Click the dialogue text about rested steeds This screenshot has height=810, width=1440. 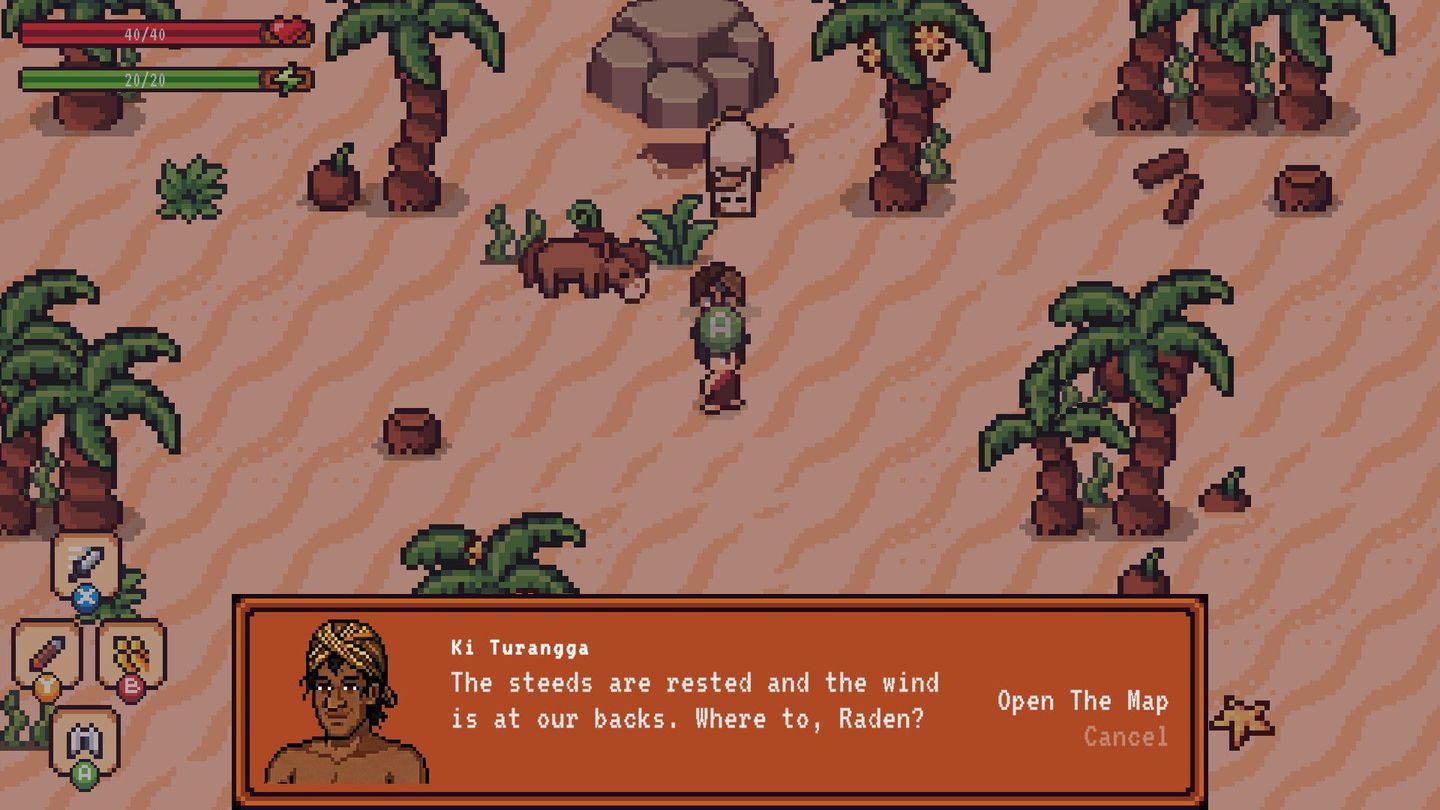[690, 698]
